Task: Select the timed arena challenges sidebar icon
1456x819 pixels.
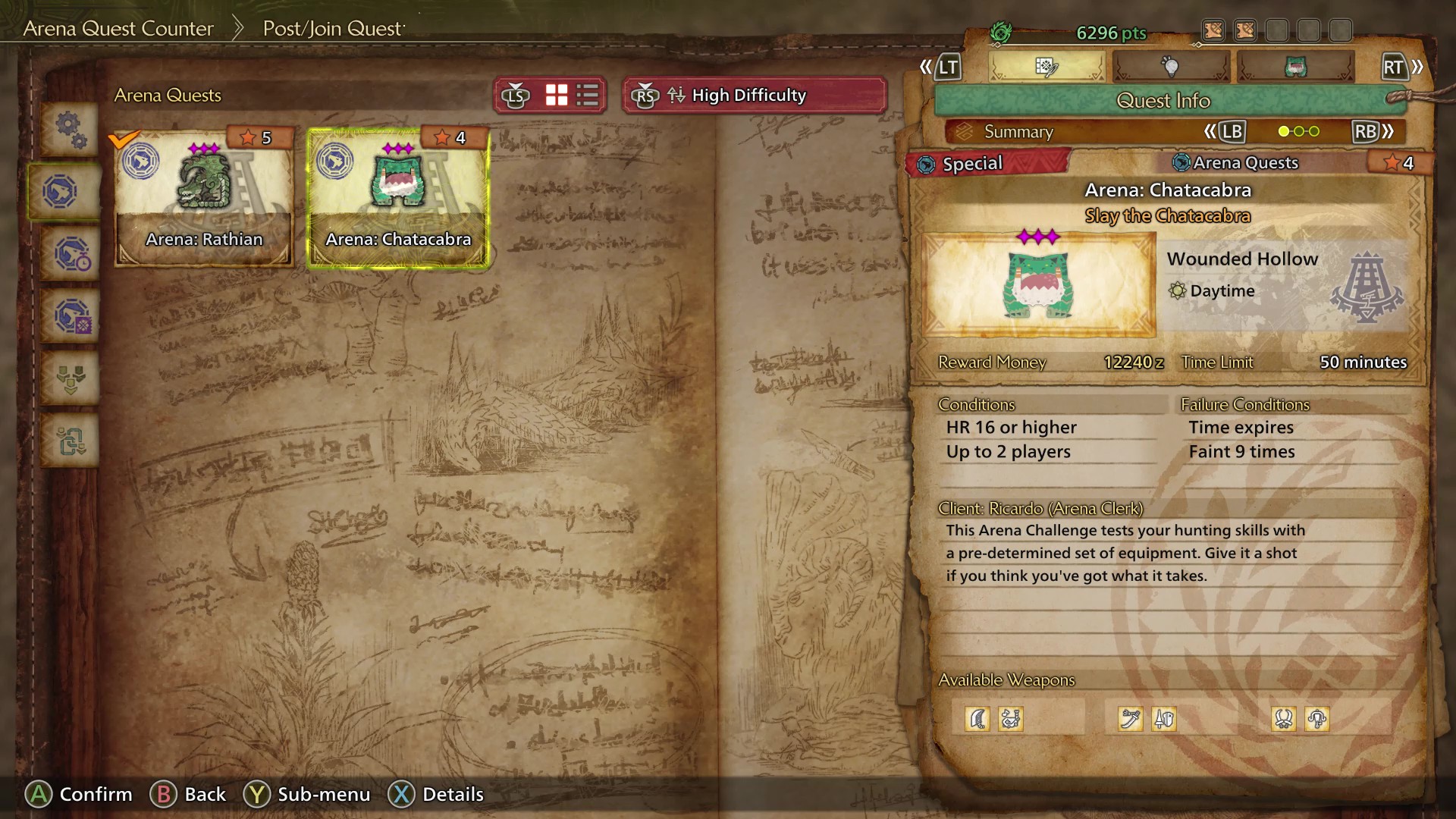Action: point(71,253)
